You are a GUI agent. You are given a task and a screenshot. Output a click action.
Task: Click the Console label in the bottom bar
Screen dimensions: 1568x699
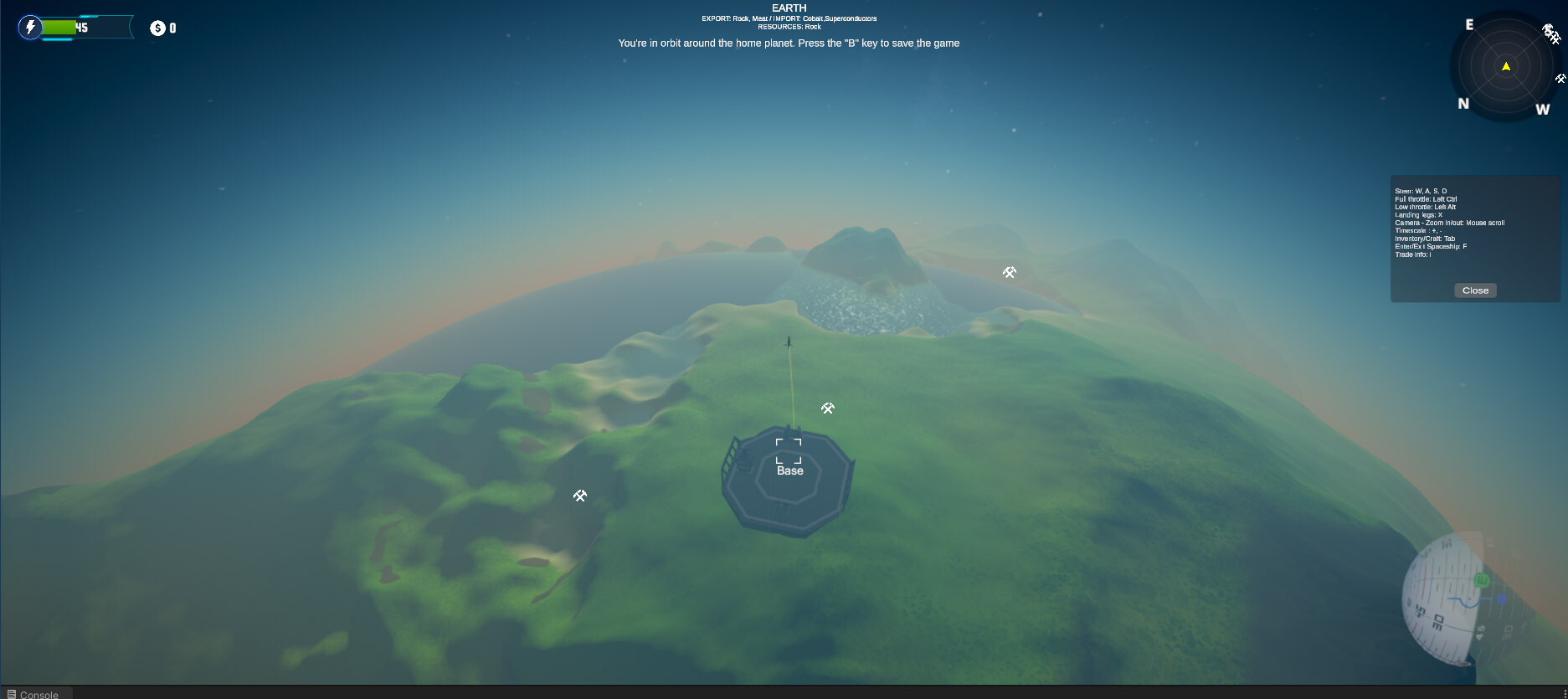pos(39,695)
